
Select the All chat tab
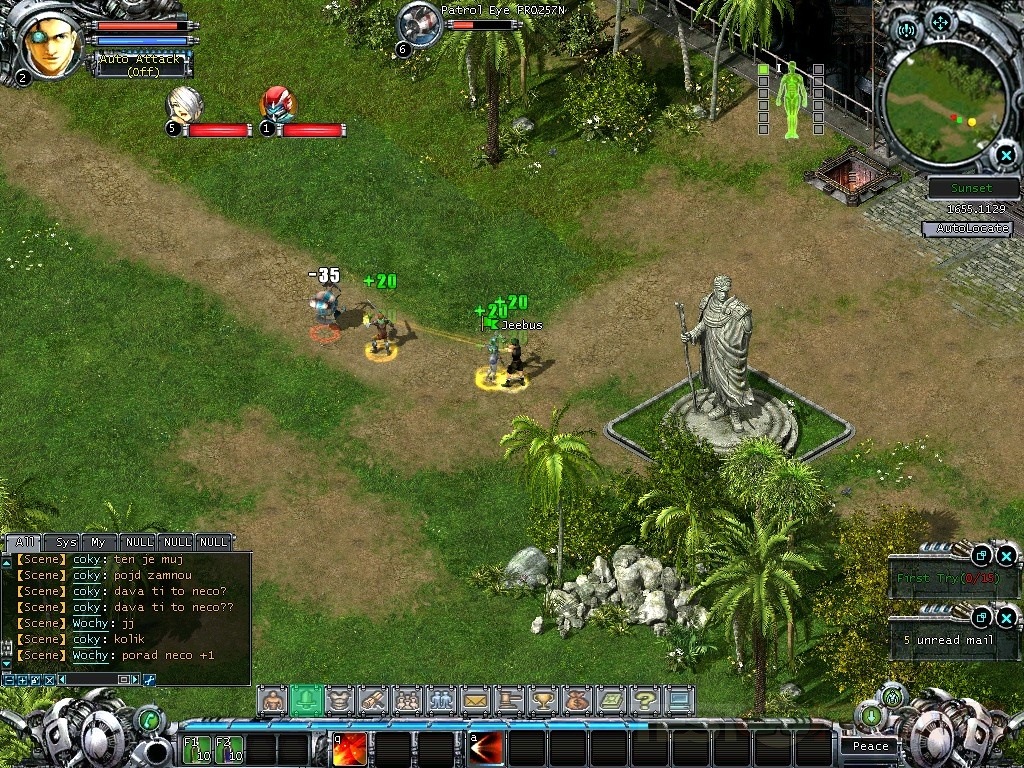click(x=24, y=542)
